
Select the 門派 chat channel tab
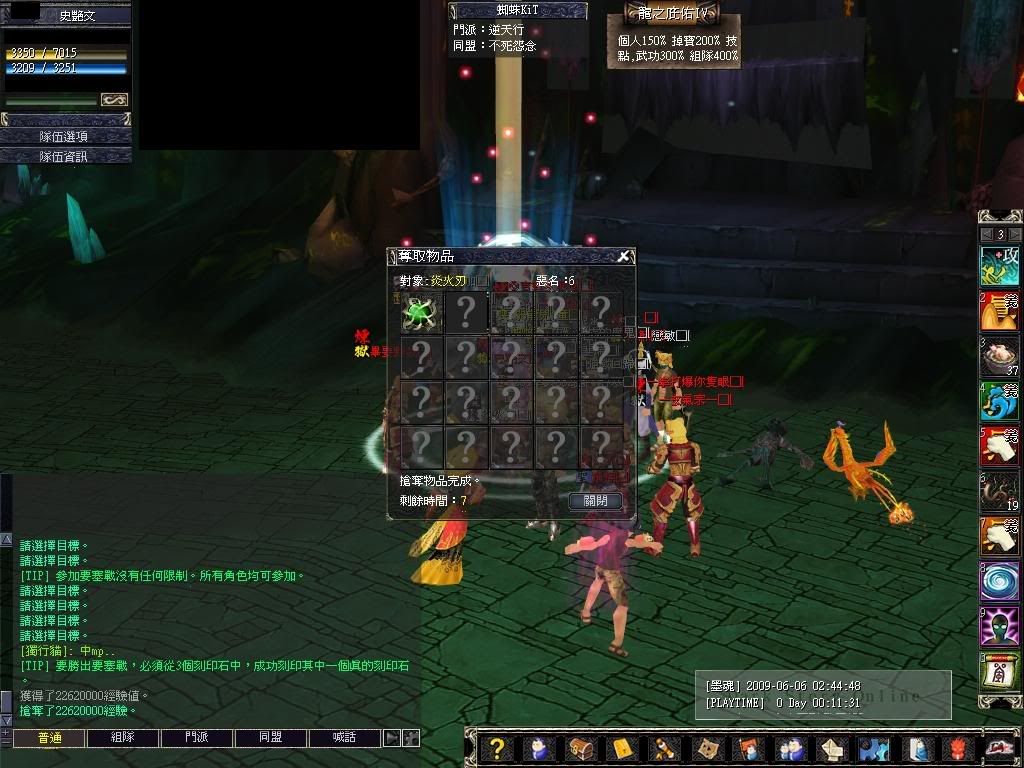(x=197, y=738)
